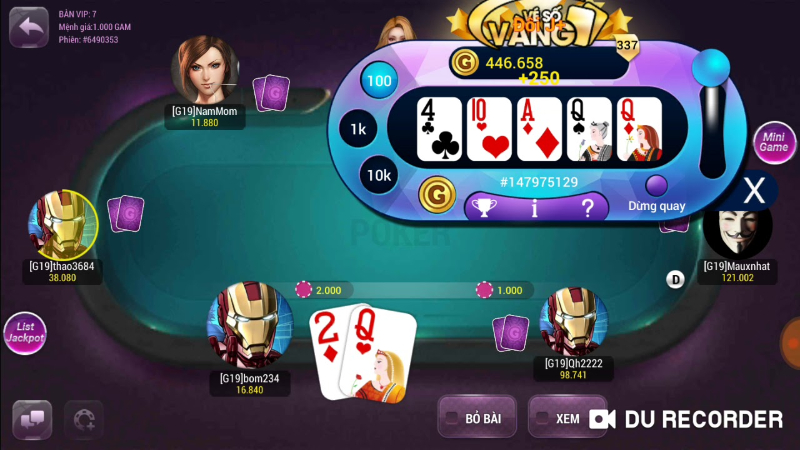The height and width of the screenshot is (450, 800).
Task: Open the Mini Game button
Action: [x=773, y=143]
